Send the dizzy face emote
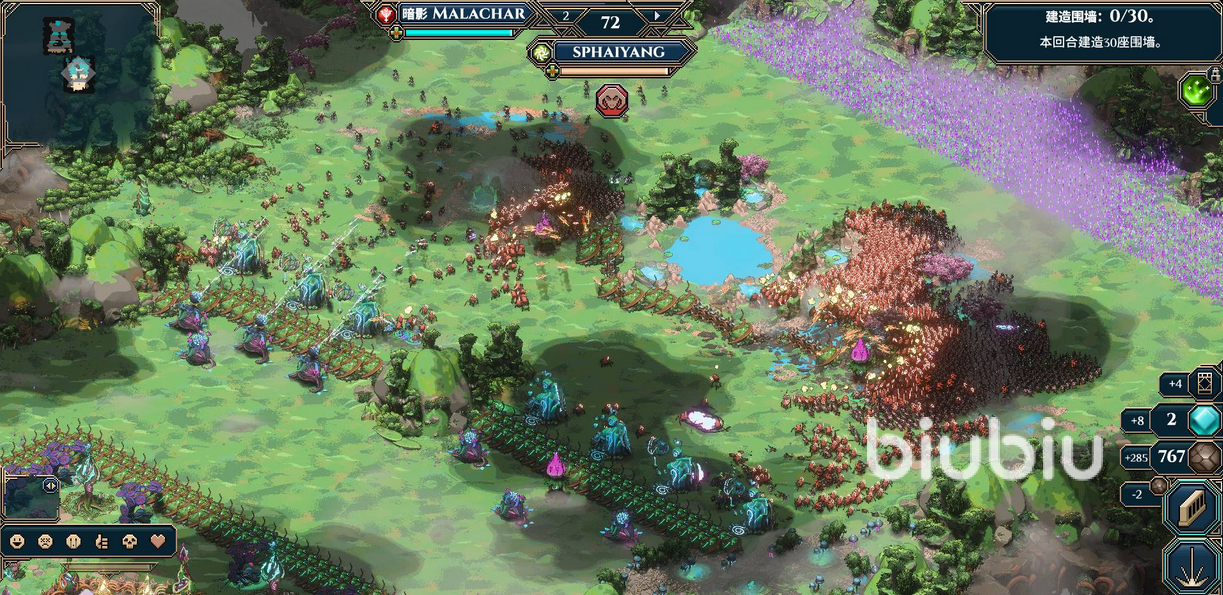Screen dimensions: 1223x595 coord(45,541)
